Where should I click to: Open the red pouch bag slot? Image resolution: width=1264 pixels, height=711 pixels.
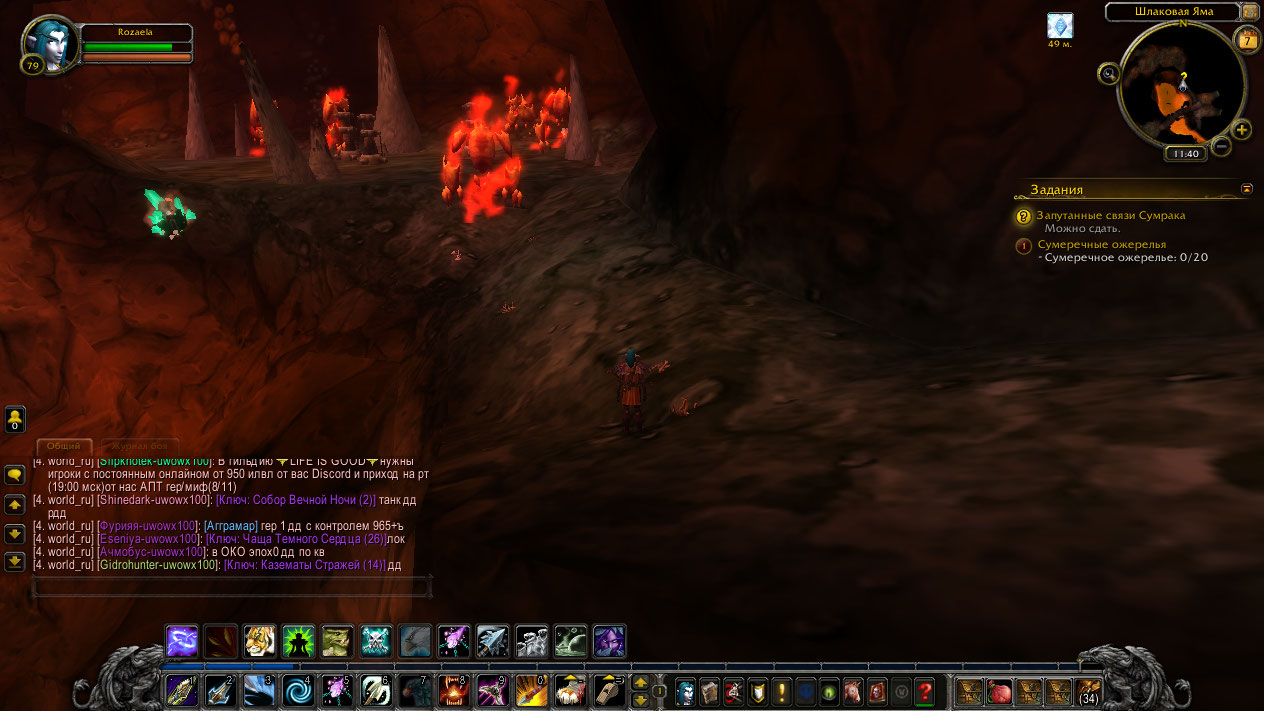coord(999,691)
